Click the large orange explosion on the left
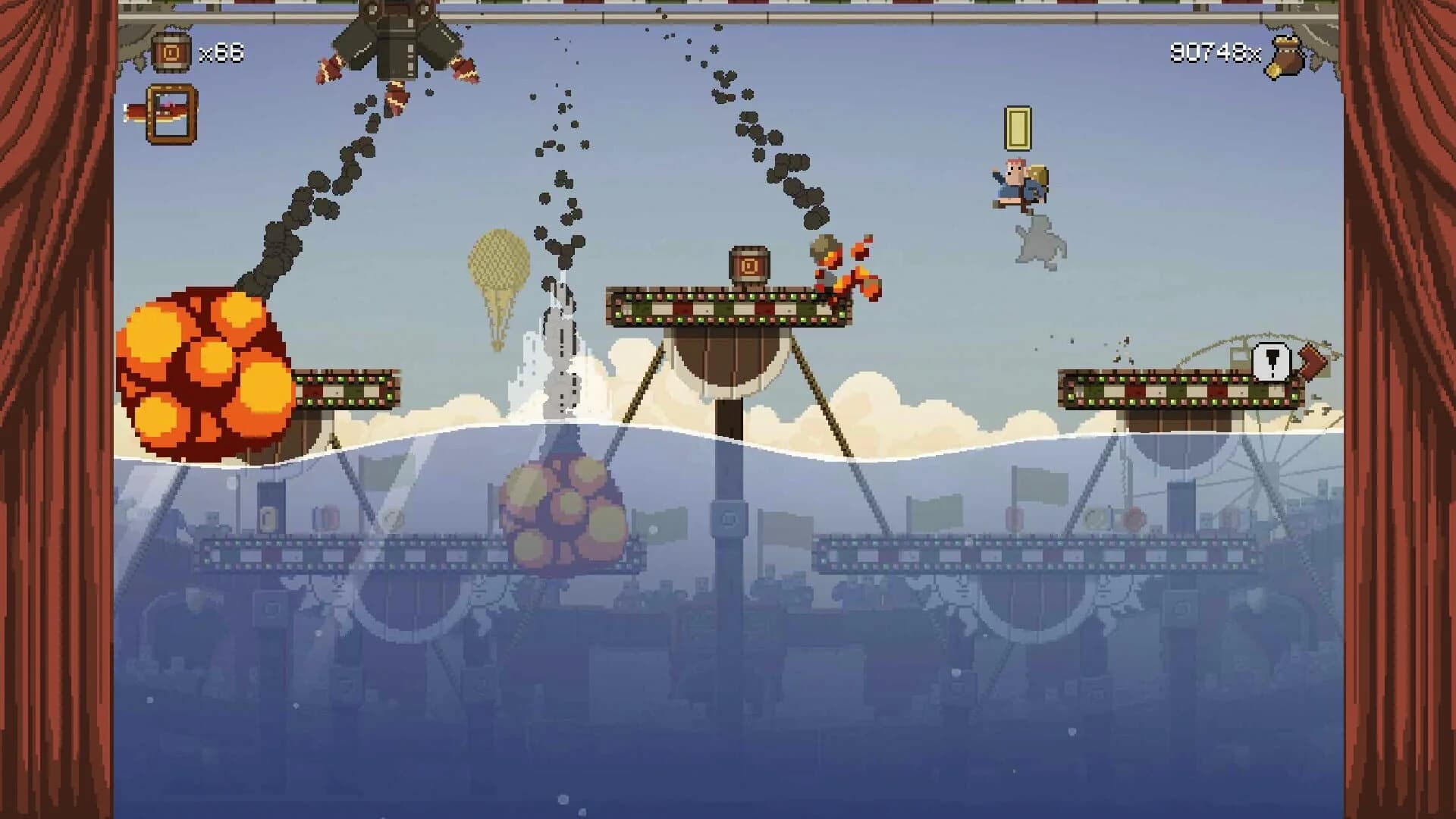Image resolution: width=1456 pixels, height=819 pixels. (201, 364)
